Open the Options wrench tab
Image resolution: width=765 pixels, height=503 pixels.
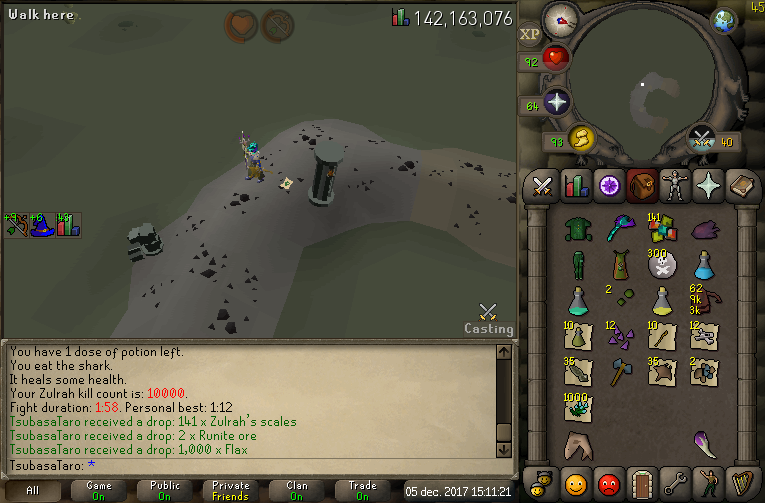pyautogui.click(x=675, y=484)
